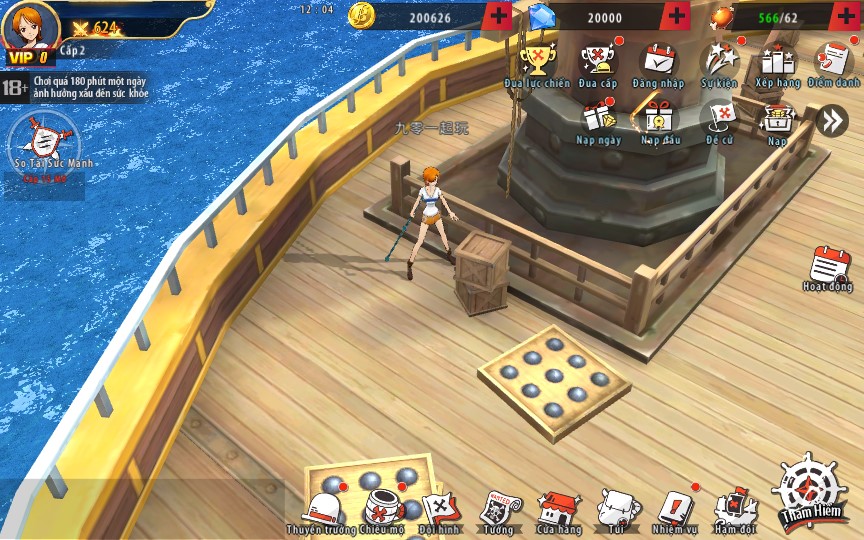Open the Đua lực chiến trophy icon
Image resolution: width=864 pixels, height=540 pixels.
536,62
